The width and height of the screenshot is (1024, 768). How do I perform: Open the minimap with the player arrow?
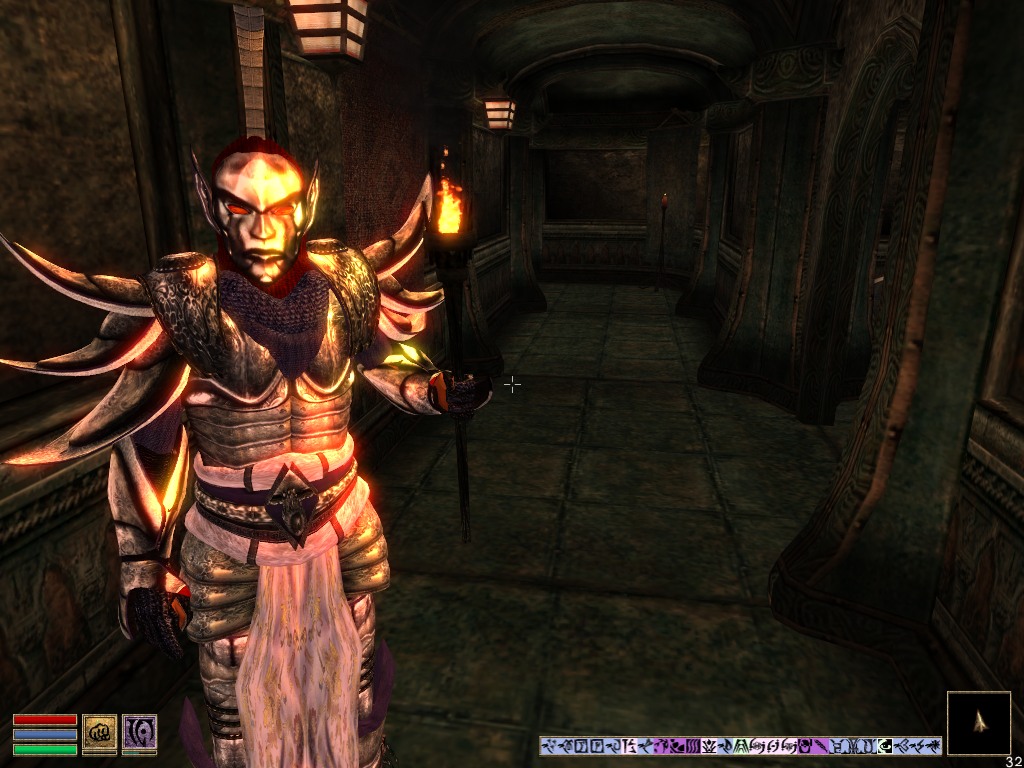[978, 723]
